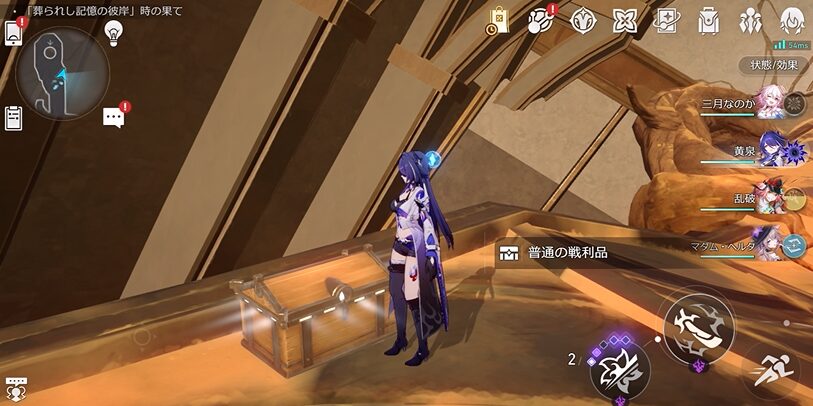Show the lightbulb hints icon
The image size is (813, 406).
[114, 31]
